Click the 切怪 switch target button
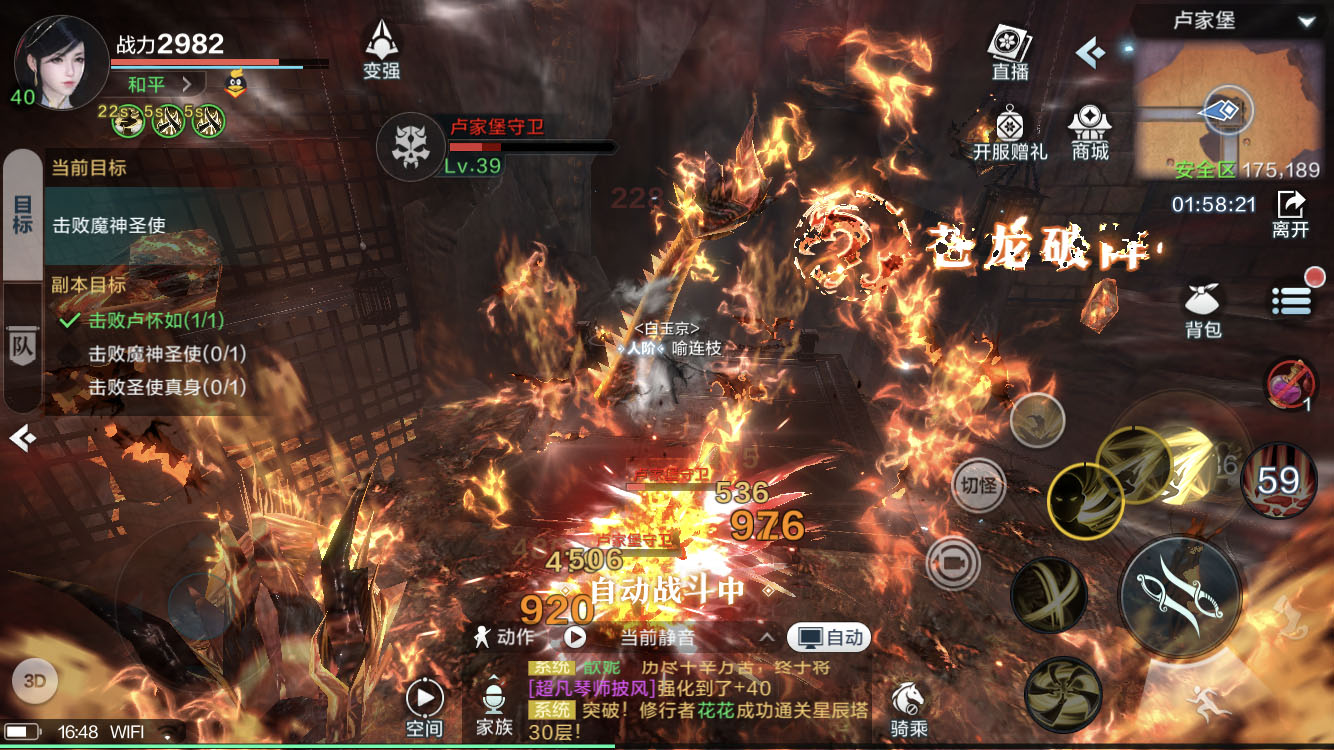The height and width of the screenshot is (750, 1334). (978, 486)
